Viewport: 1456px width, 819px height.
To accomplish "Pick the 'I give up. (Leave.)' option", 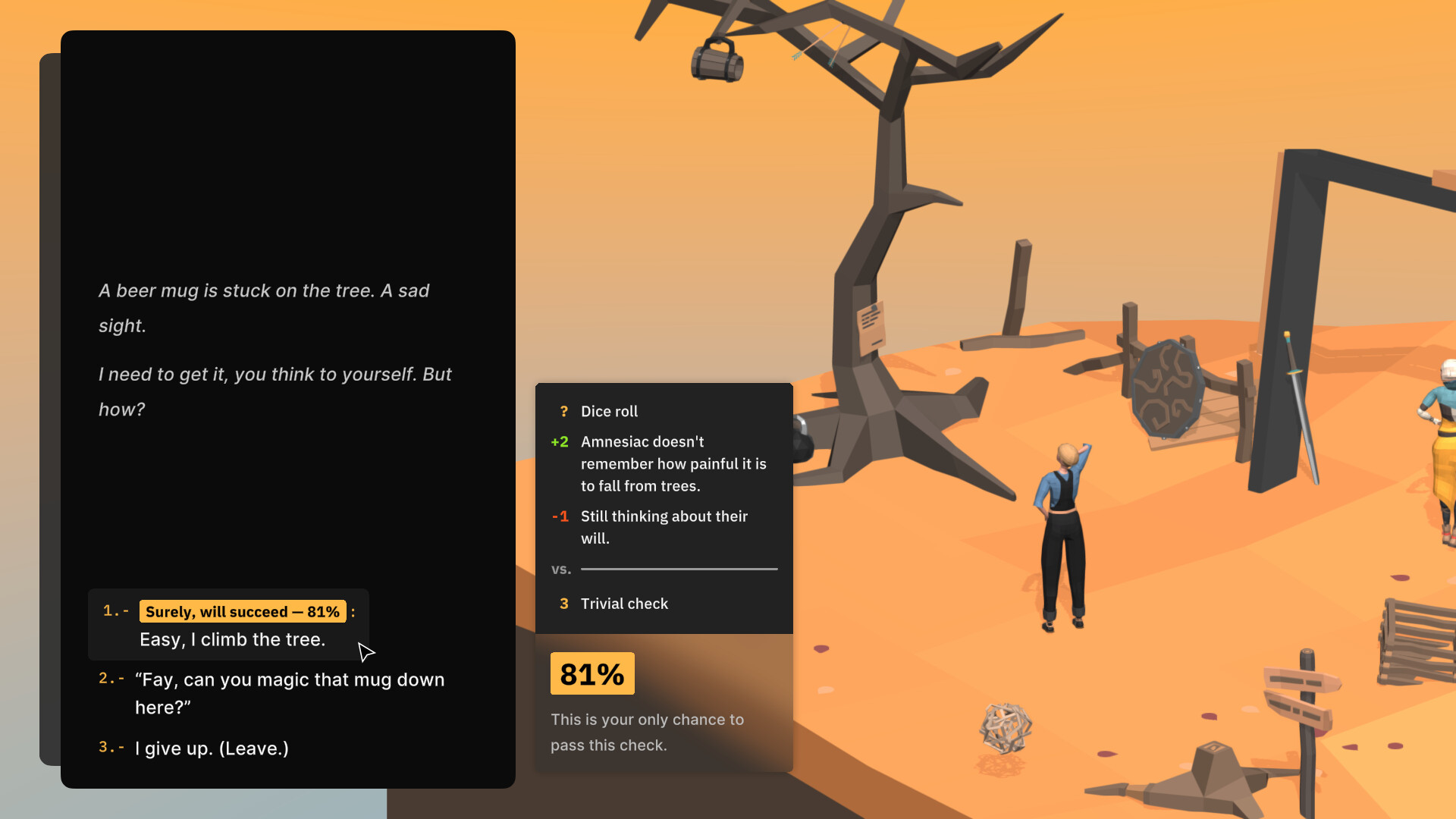I will click(211, 748).
